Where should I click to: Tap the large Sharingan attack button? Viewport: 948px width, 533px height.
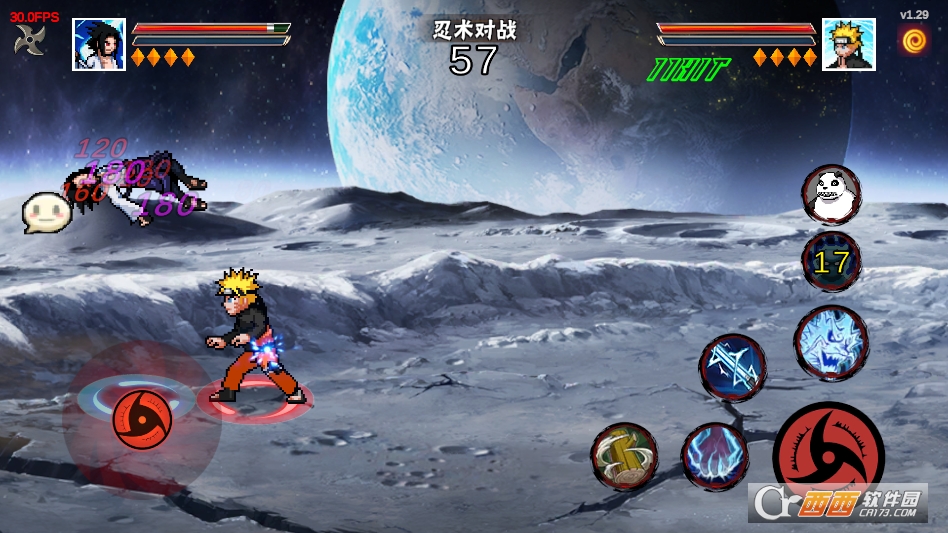click(826, 452)
